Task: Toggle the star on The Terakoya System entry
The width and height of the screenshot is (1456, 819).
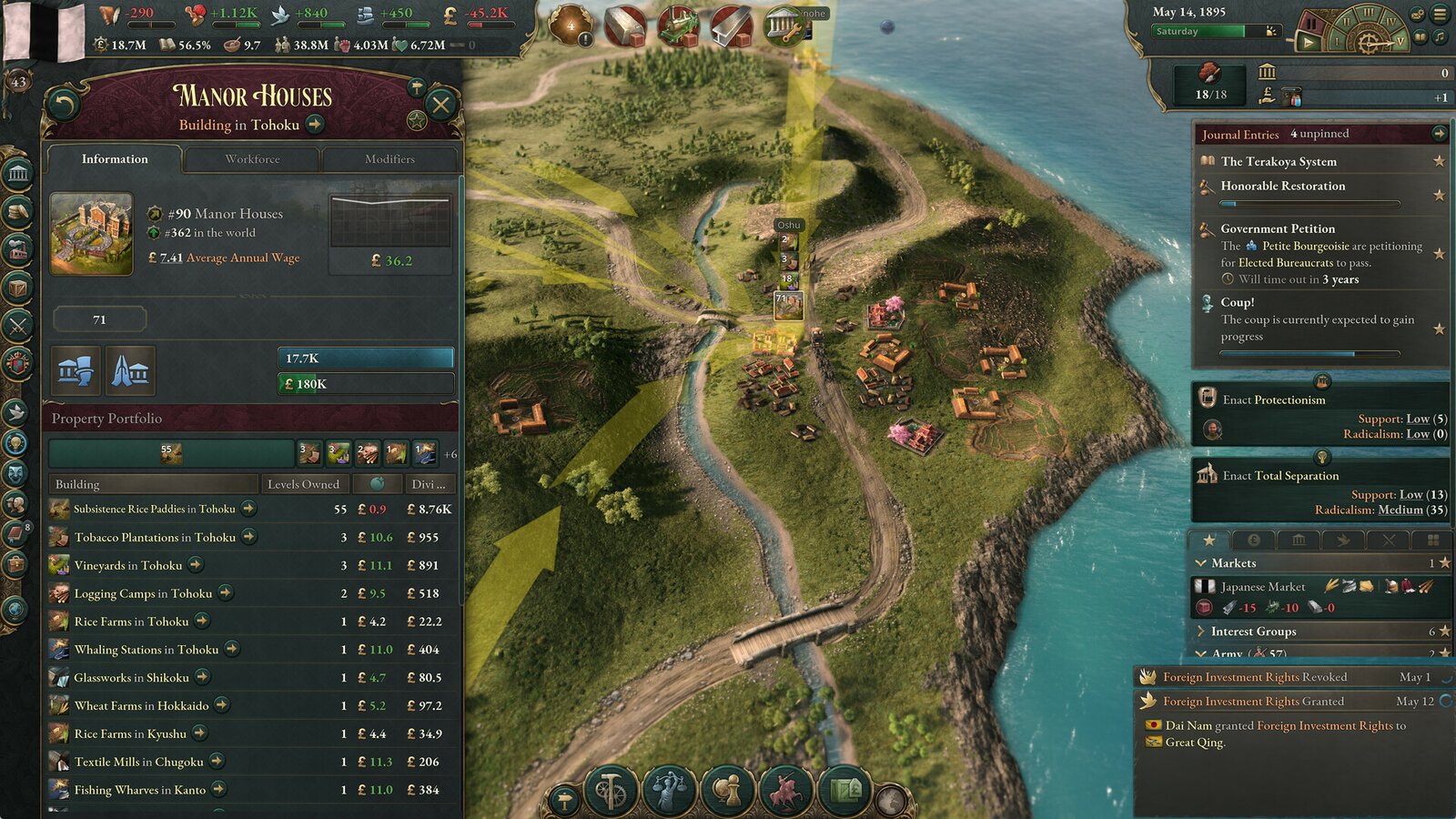Action: pos(1439,161)
